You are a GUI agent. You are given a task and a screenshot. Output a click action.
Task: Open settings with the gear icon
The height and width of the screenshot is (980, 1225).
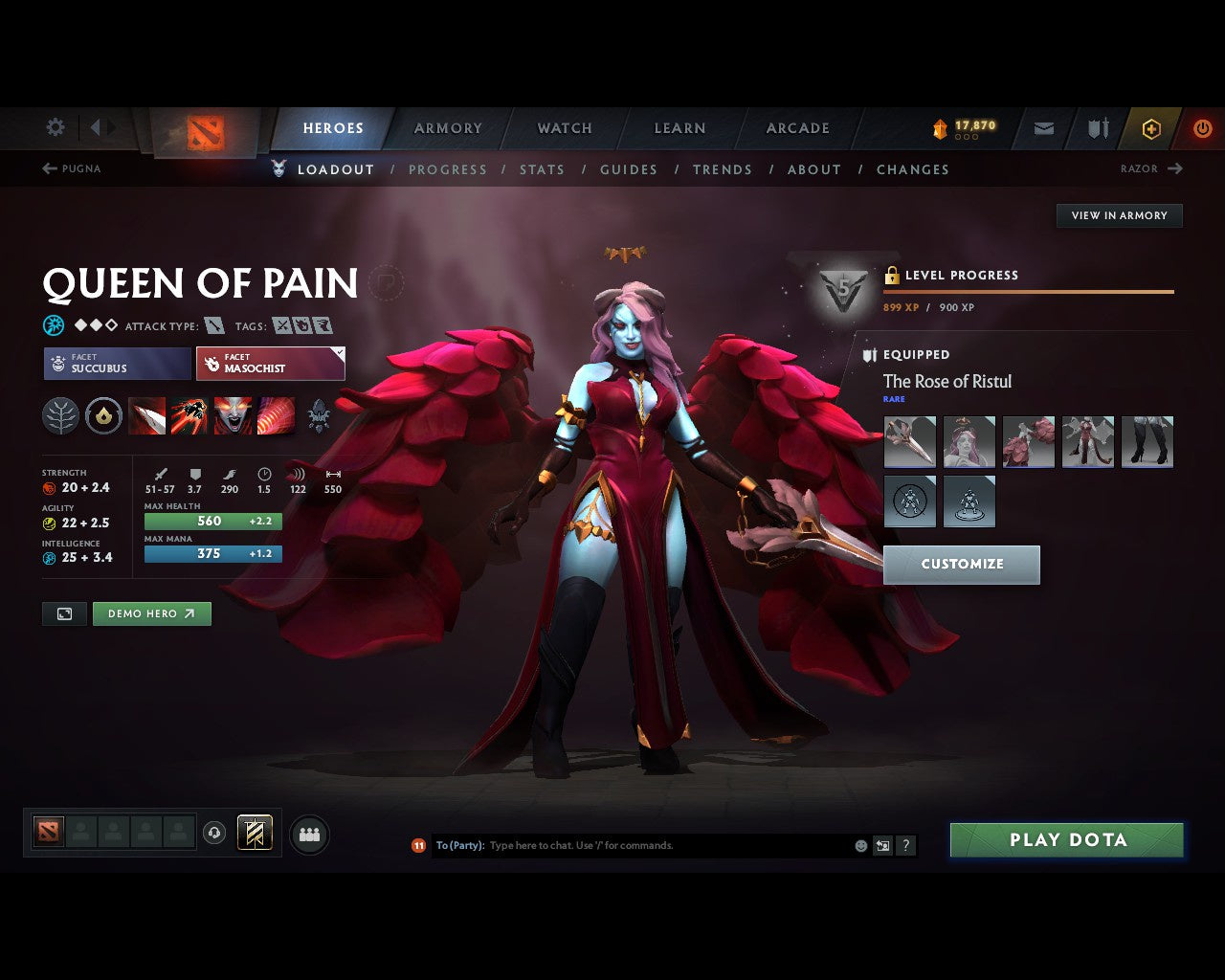(55, 127)
